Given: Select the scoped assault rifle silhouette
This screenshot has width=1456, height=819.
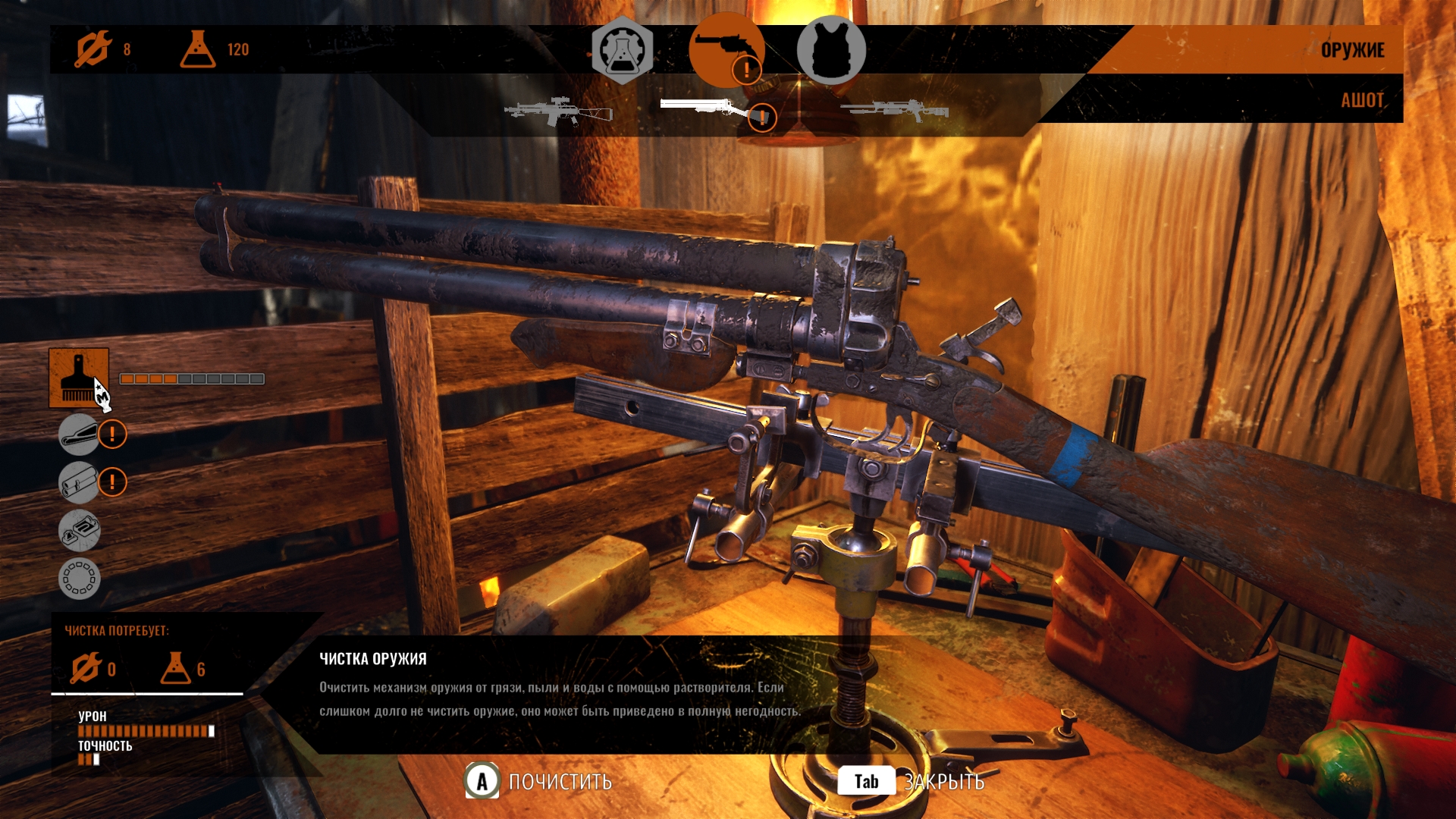Looking at the screenshot, I should click(x=558, y=111).
